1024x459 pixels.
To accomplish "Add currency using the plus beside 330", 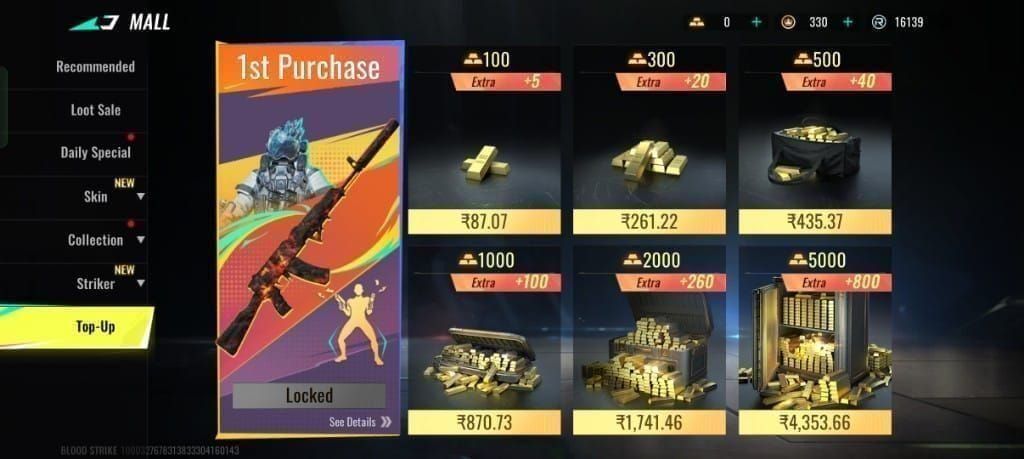I will click(848, 22).
